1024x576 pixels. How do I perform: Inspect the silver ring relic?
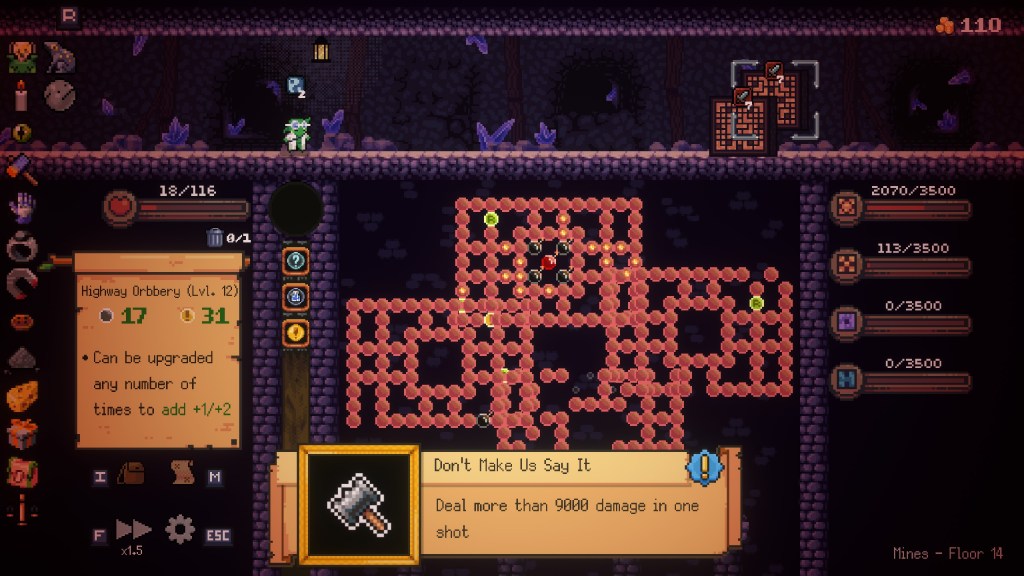[x=22, y=247]
